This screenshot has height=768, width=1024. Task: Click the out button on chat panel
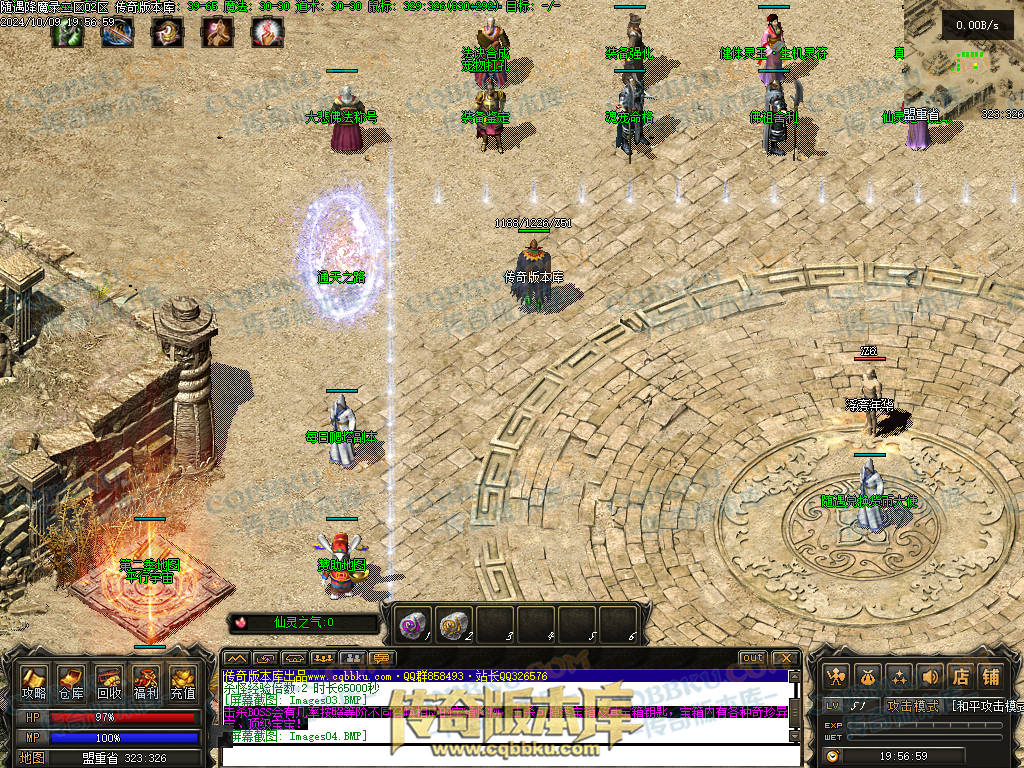coord(753,658)
